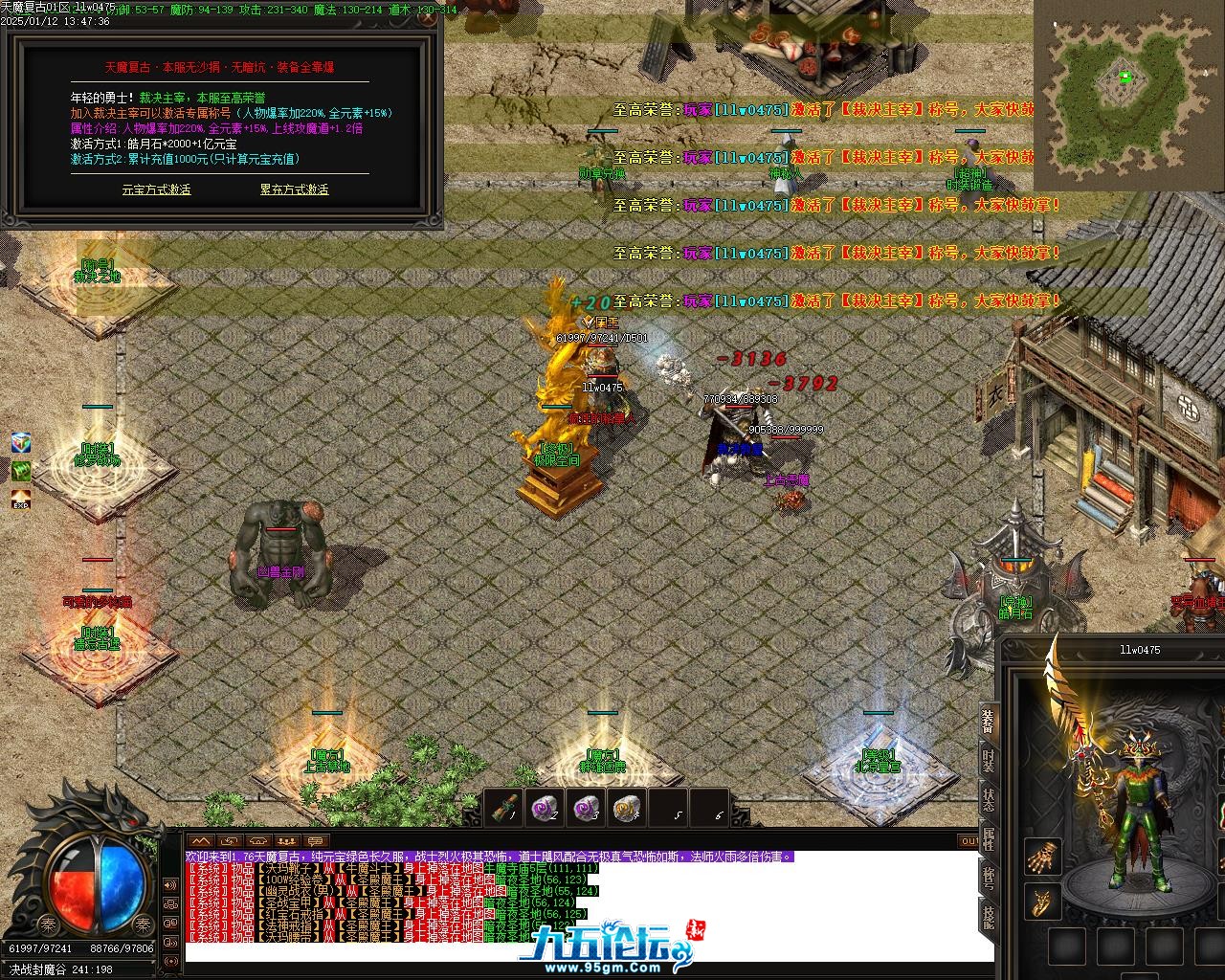Click the blue cube icon on left edge
This screenshot has height=980, width=1225.
pos(21,442)
